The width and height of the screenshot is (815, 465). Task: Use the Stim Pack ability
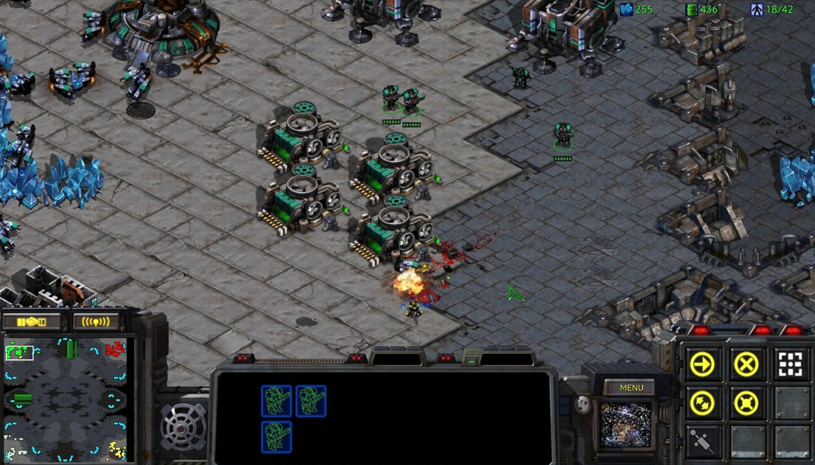703,441
